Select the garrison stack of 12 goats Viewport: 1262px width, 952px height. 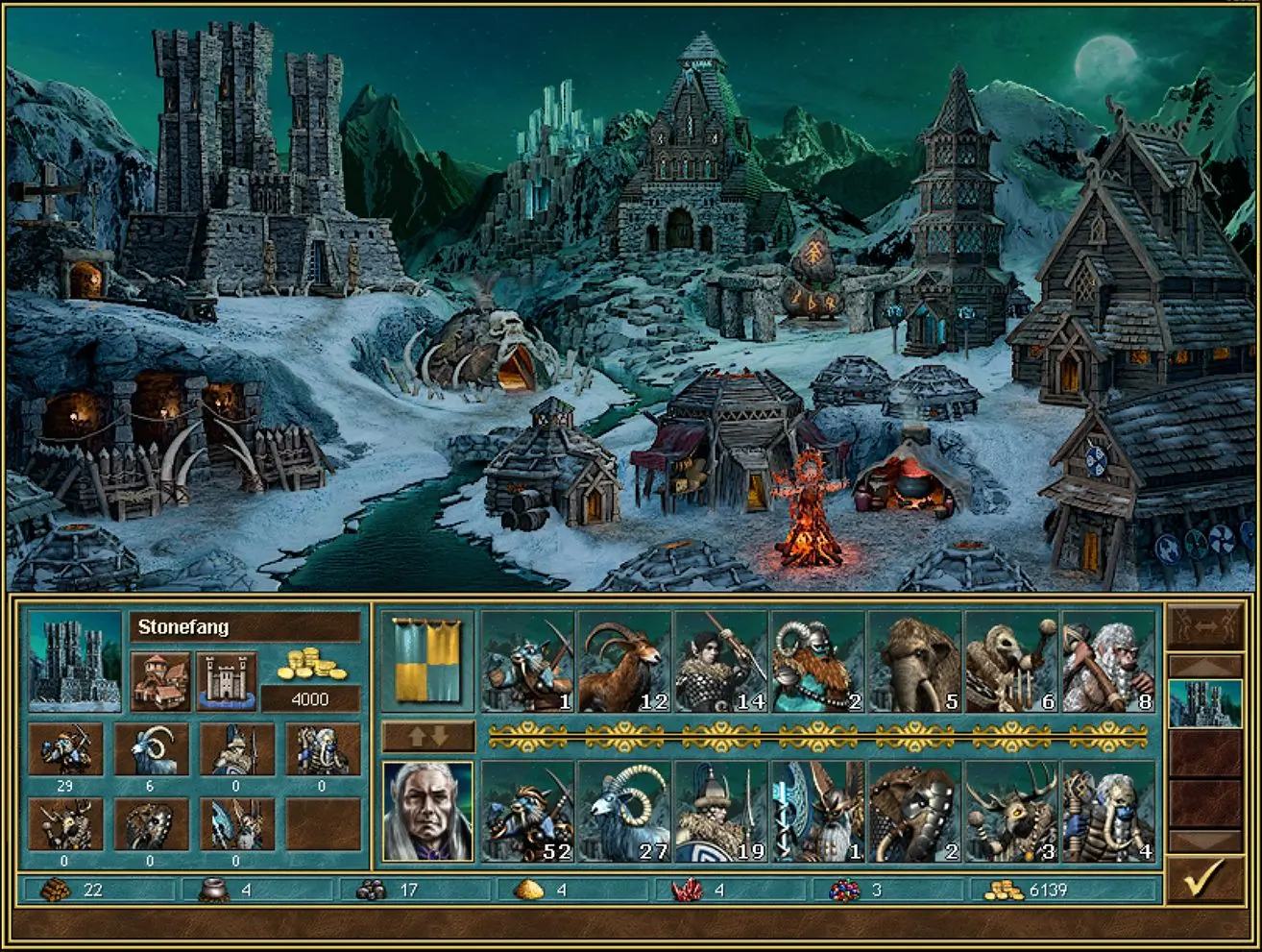(624, 663)
